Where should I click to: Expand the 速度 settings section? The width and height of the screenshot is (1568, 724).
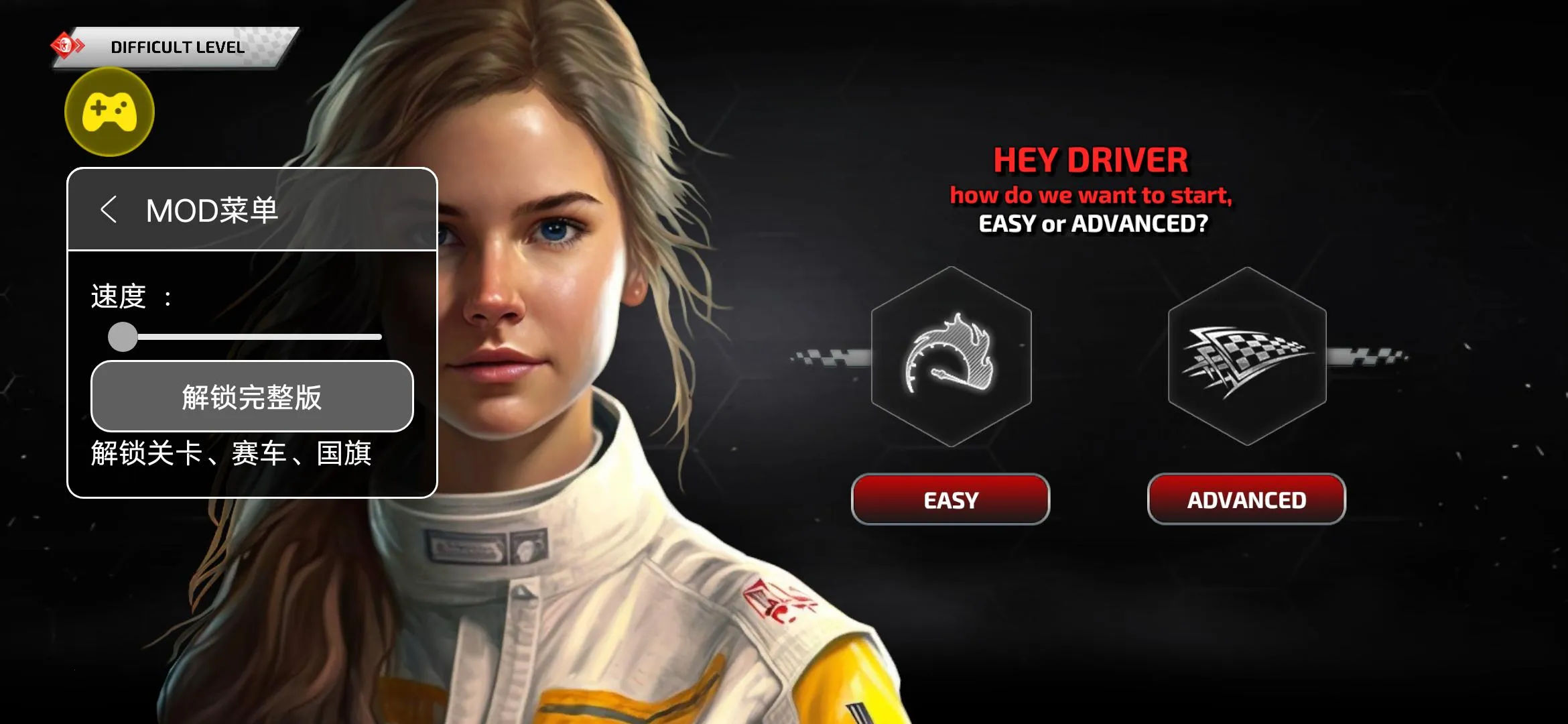point(127,295)
